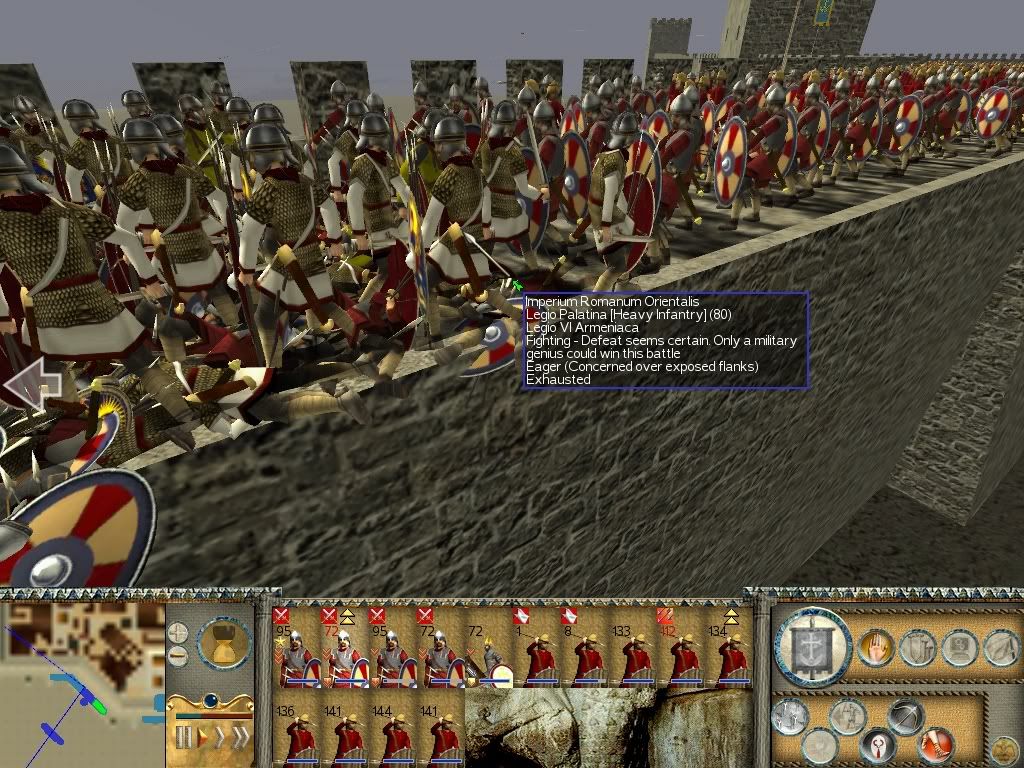This screenshot has width=1024, height=768.
Task: Choose the archer unit card showing 8 men
Action: [589, 655]
